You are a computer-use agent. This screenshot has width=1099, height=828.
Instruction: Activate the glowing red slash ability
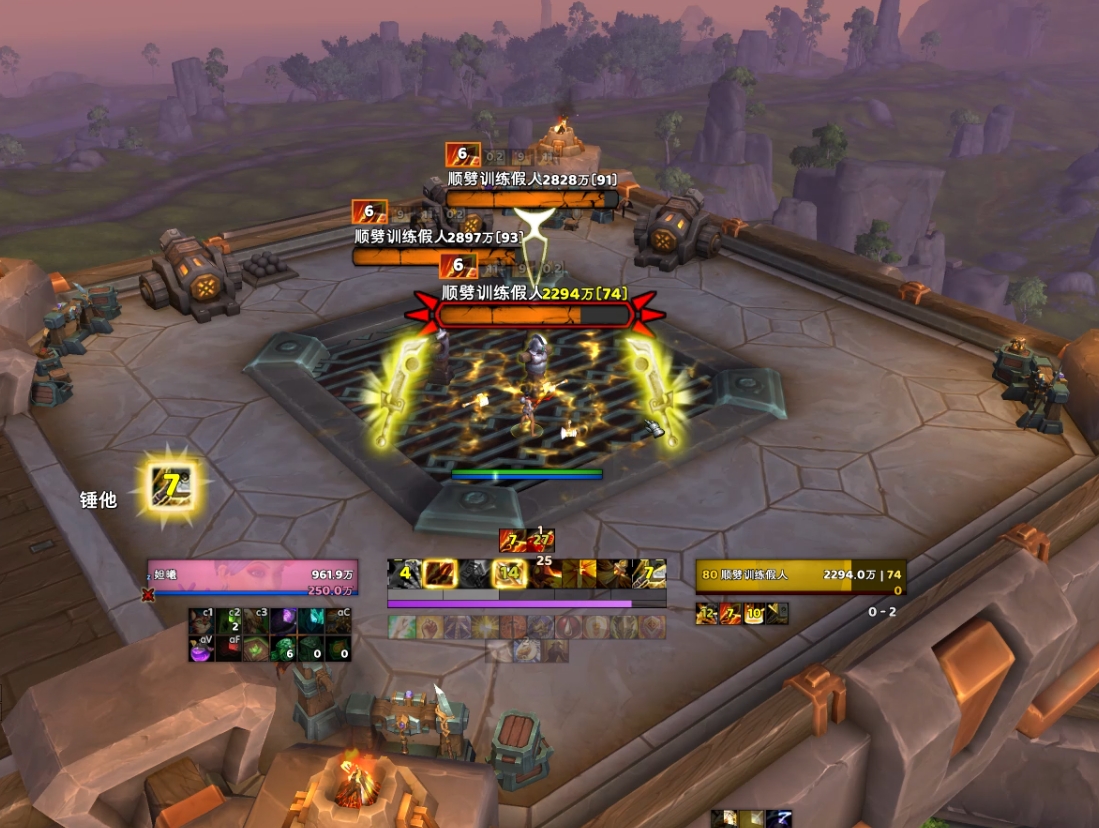(x=439, y=573)
